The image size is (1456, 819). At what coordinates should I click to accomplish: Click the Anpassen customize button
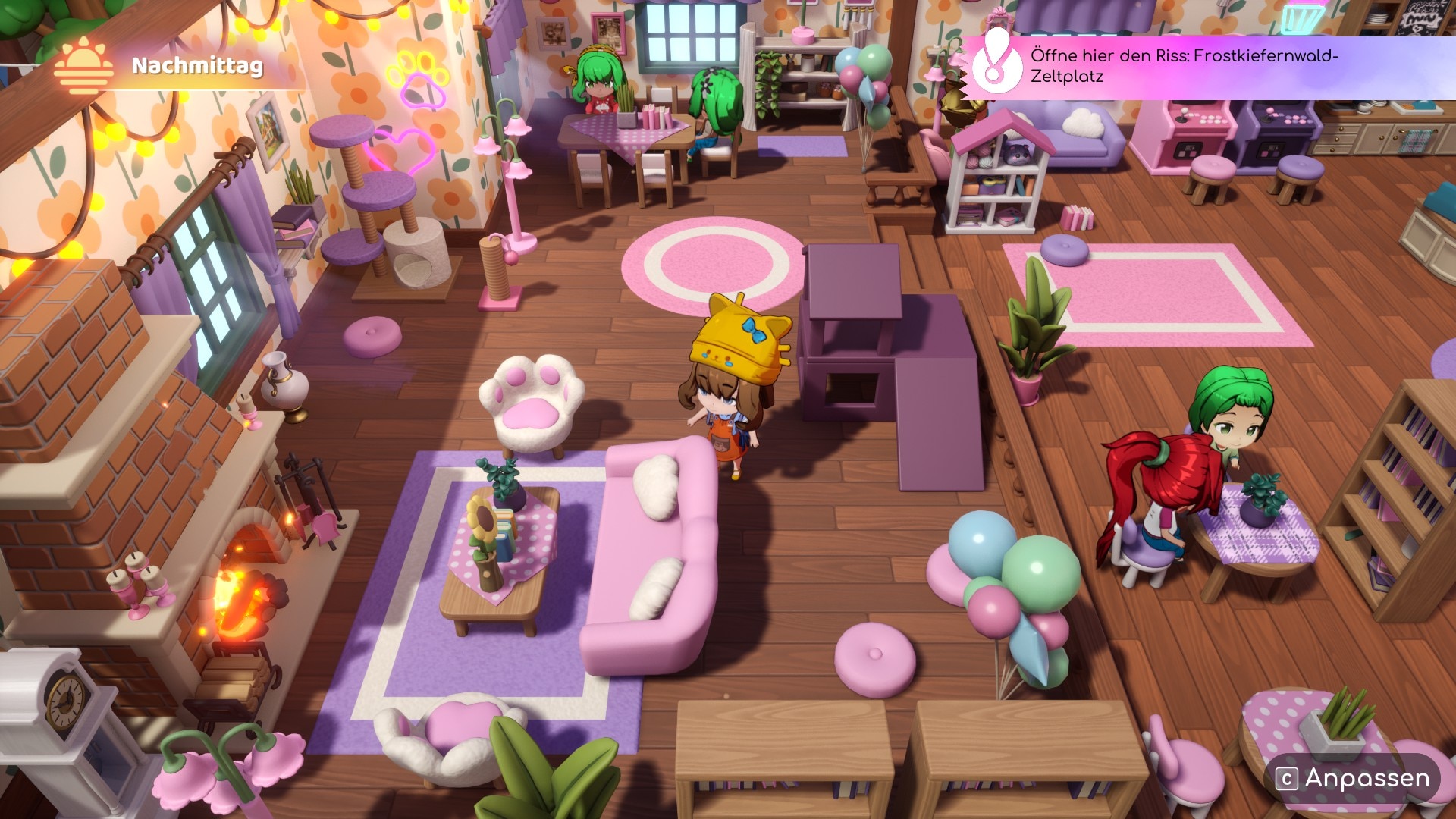[1354, 778]
